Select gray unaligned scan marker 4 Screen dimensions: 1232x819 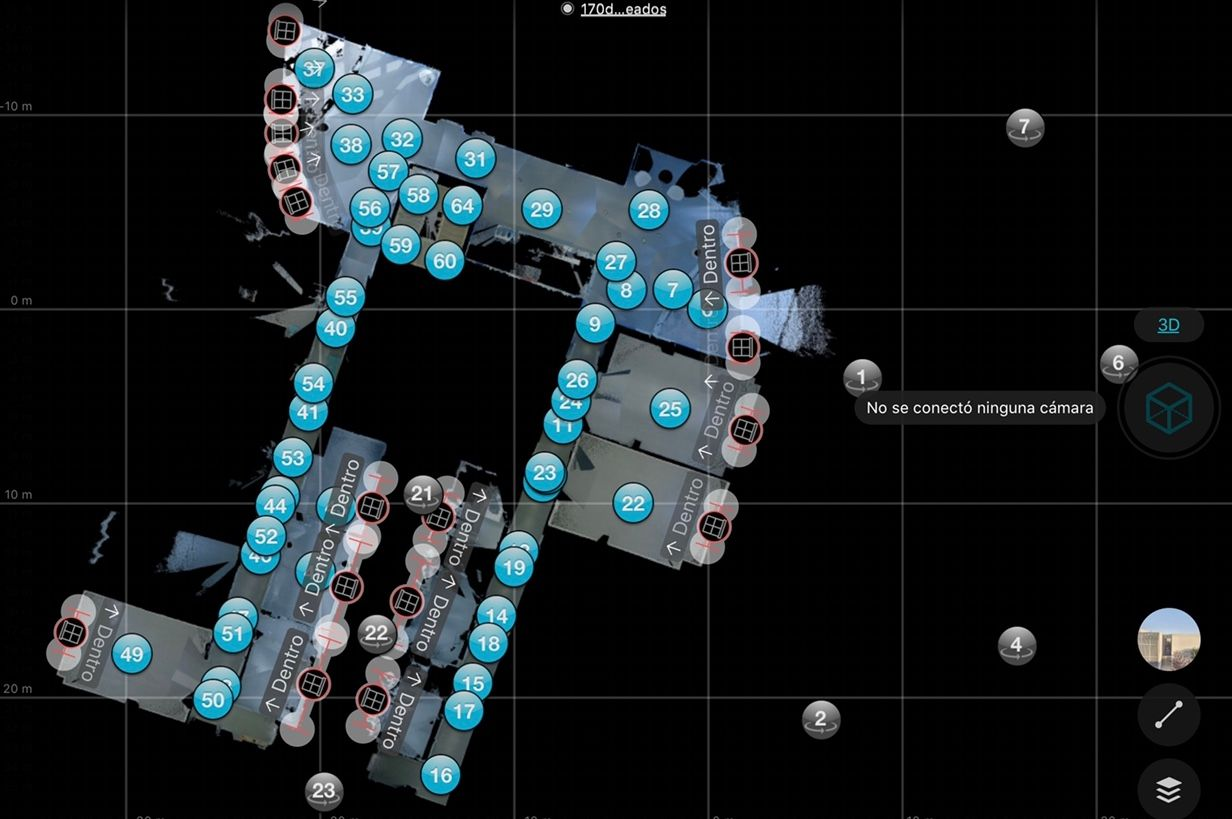click(1016, 645)
